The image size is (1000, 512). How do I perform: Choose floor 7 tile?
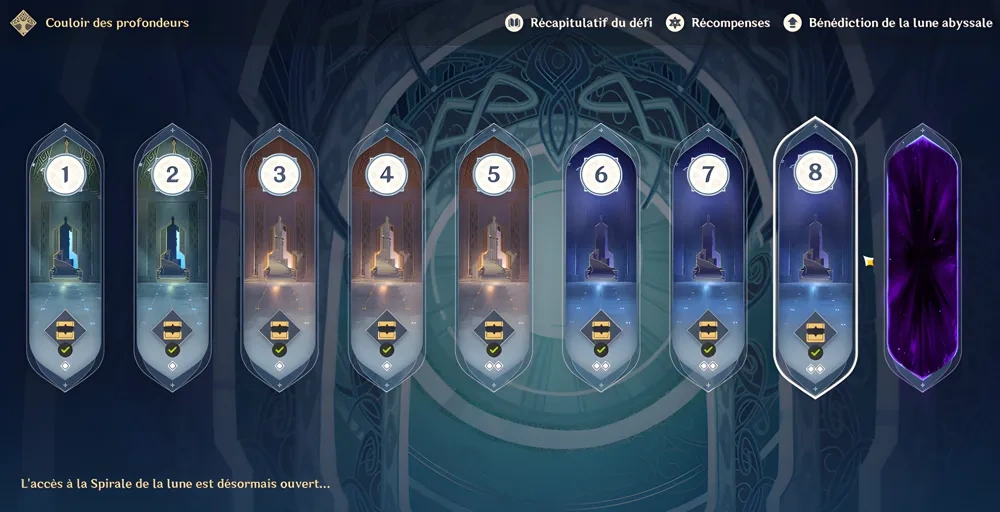(708, 255)
